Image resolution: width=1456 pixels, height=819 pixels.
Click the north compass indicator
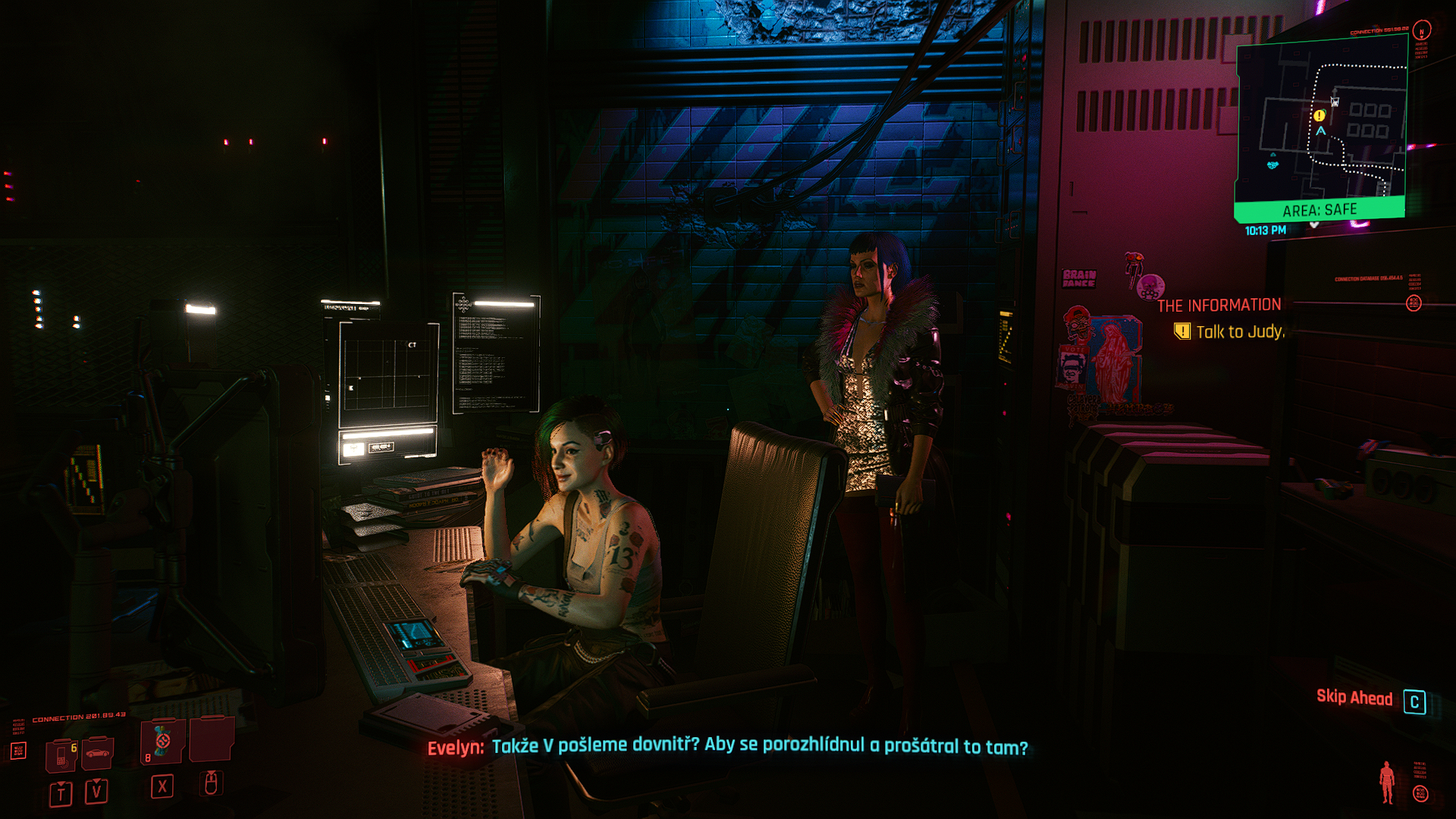click(1422, 30)
